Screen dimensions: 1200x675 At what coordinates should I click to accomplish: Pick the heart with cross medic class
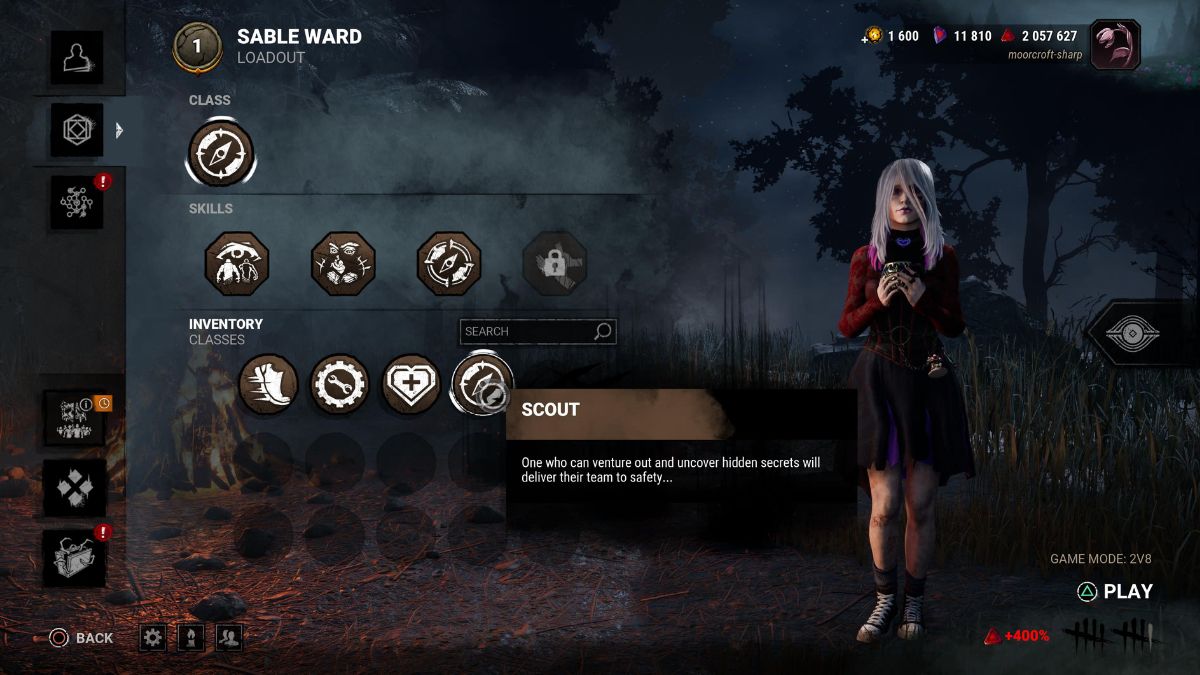coord(411,384)
